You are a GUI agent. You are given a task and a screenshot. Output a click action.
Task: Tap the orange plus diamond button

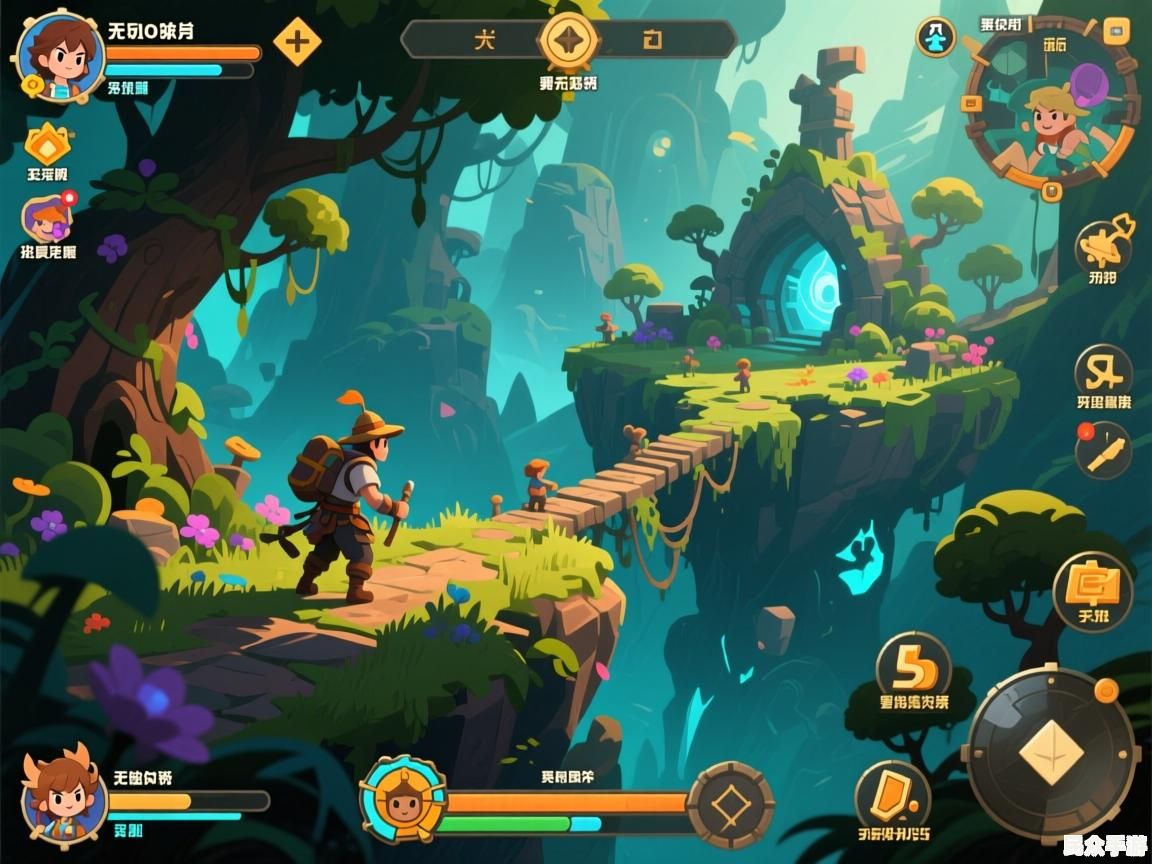click(297, 41)
